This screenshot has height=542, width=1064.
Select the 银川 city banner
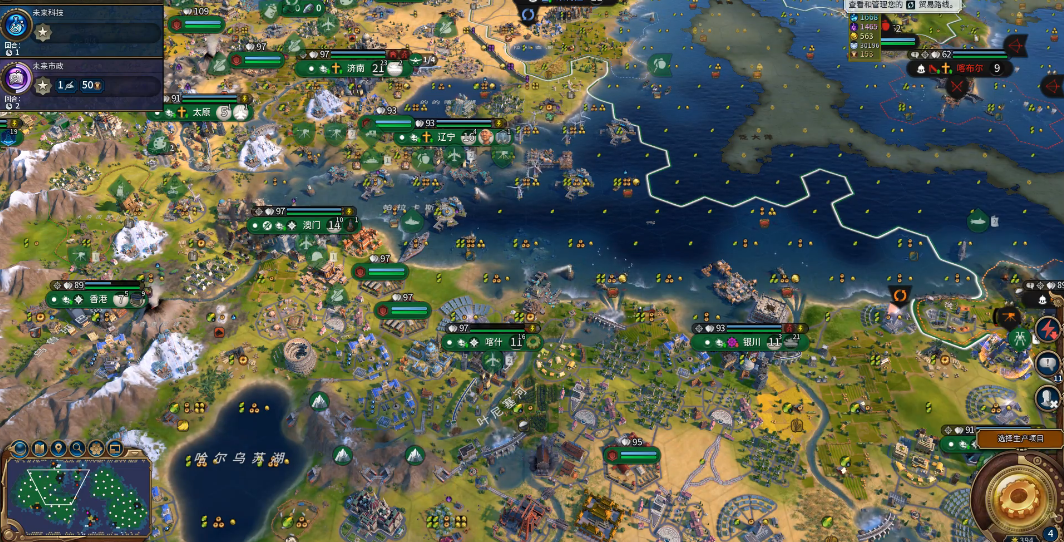(x=752, y=342)
